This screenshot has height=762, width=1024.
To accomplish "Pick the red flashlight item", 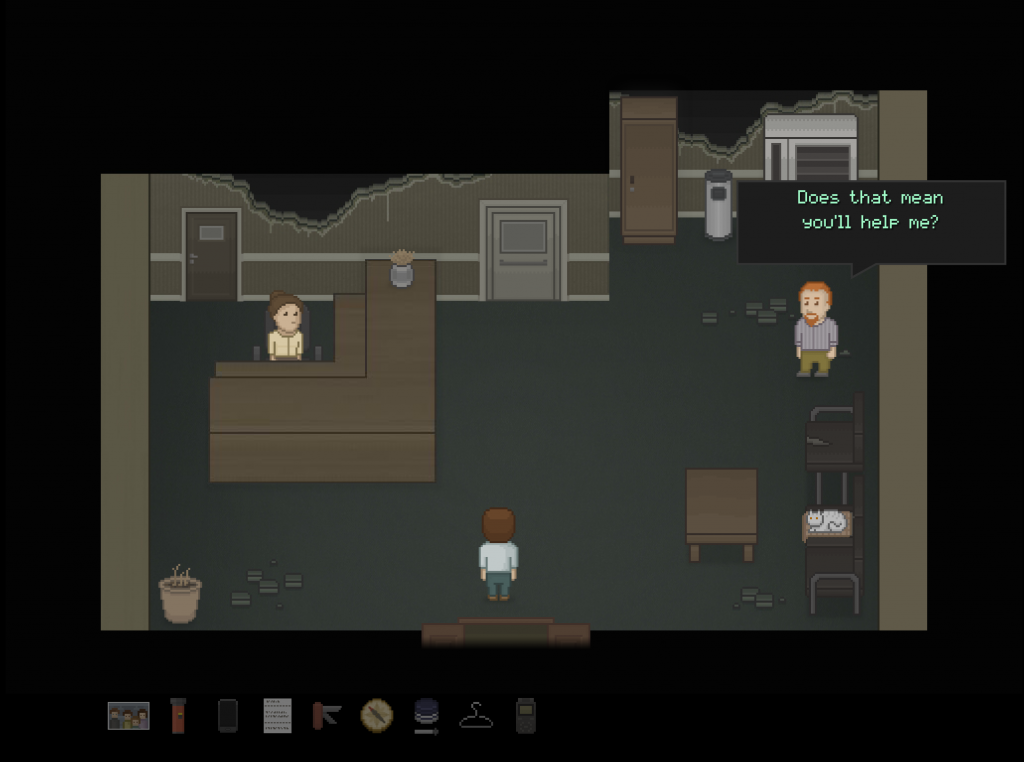I will pyautogui.click(x=178, y=716).
